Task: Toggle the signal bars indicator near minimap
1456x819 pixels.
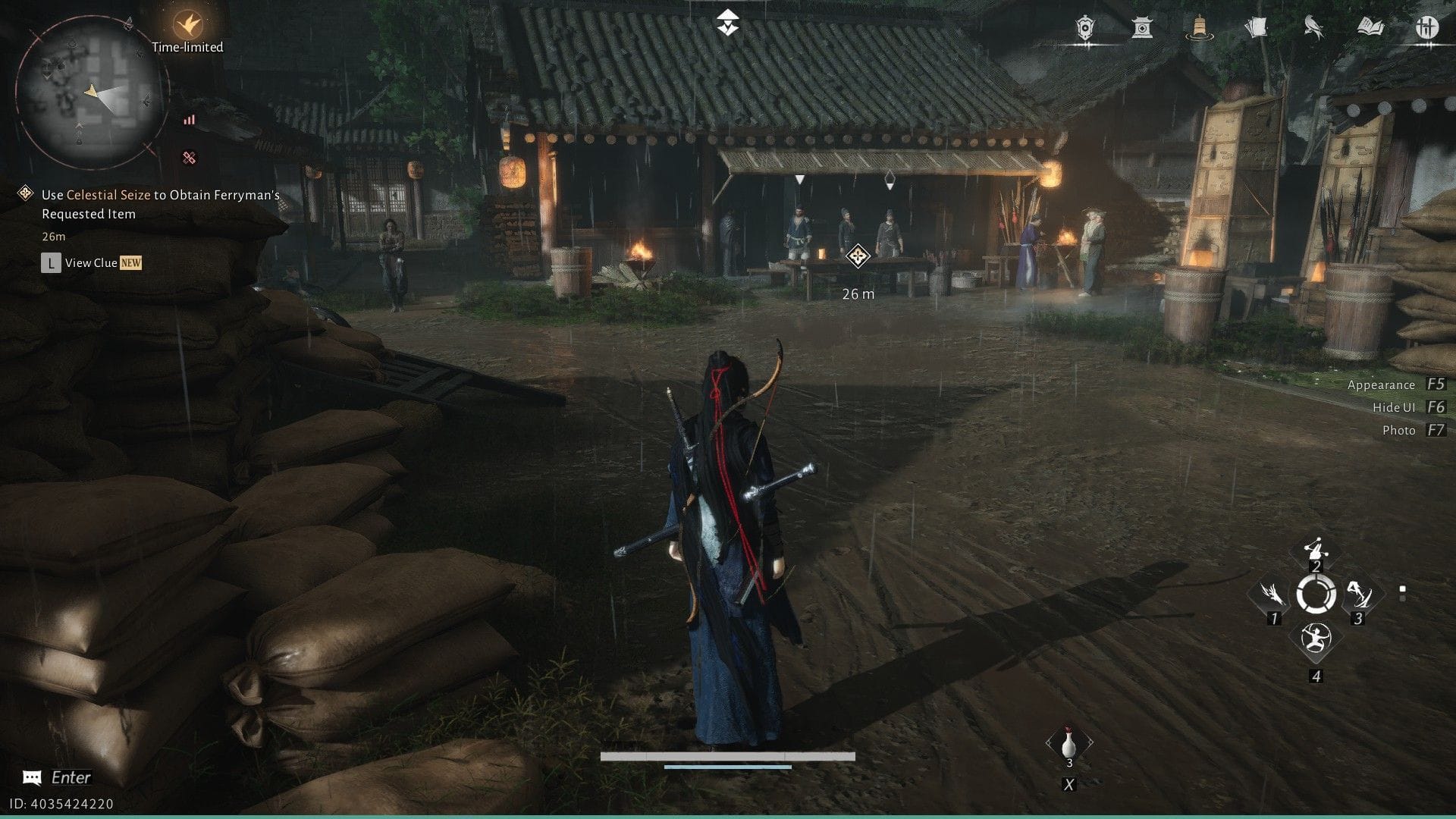Action: point(190,119)
